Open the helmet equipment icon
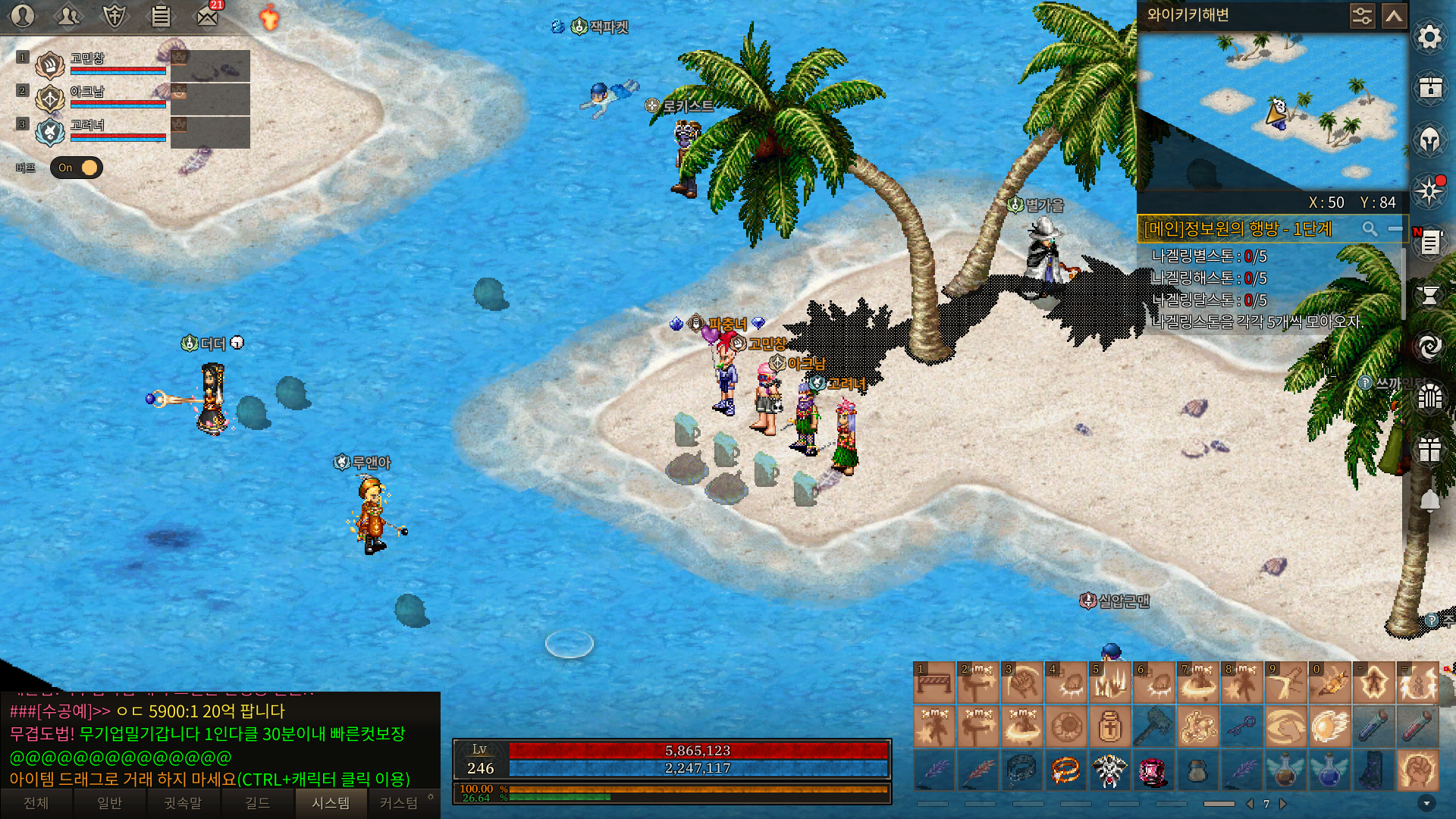The image size is (1456, 819). [1429, 140]
